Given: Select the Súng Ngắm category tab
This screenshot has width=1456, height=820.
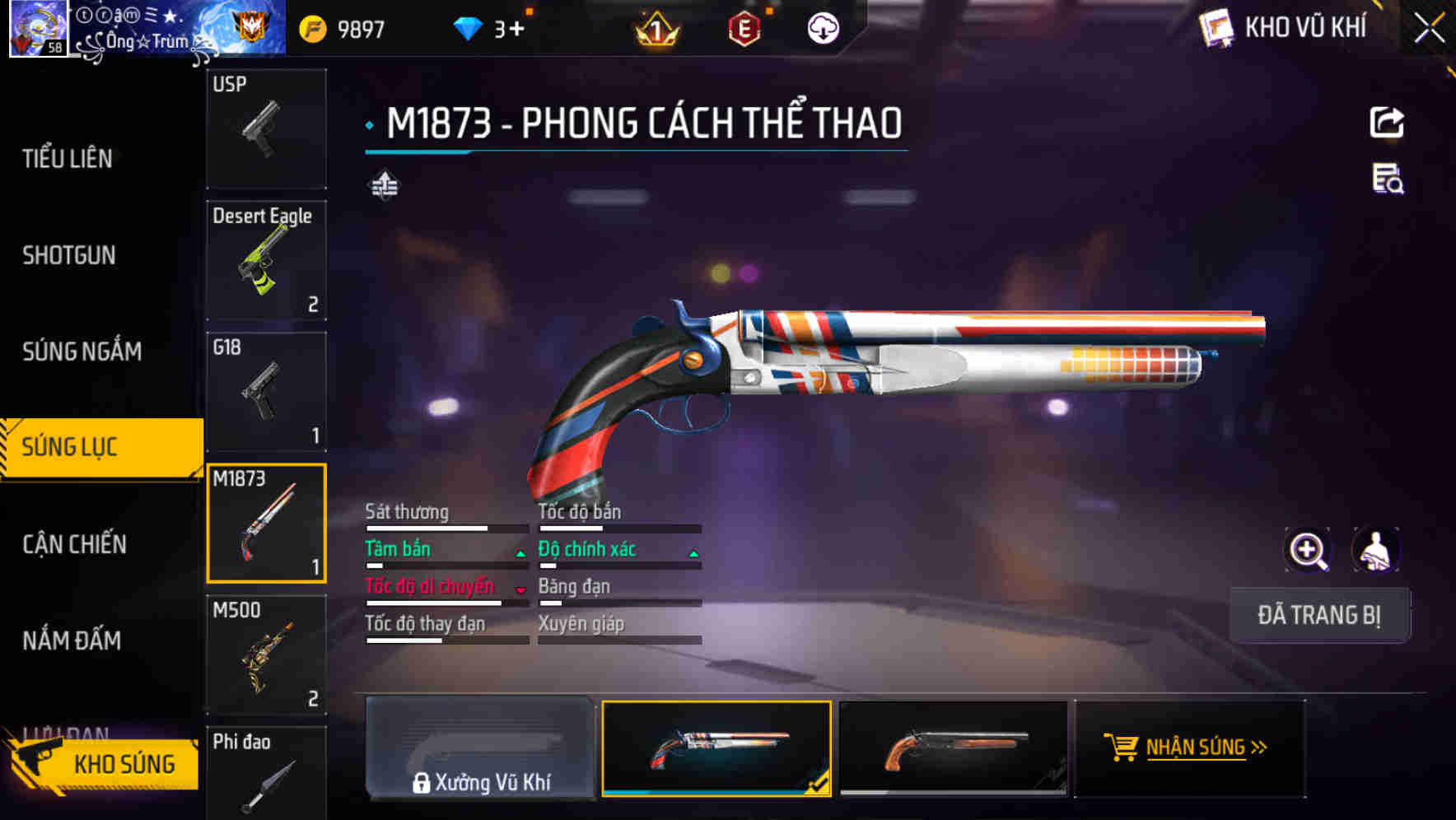Looking at the screenshot, I should (82, 352).
